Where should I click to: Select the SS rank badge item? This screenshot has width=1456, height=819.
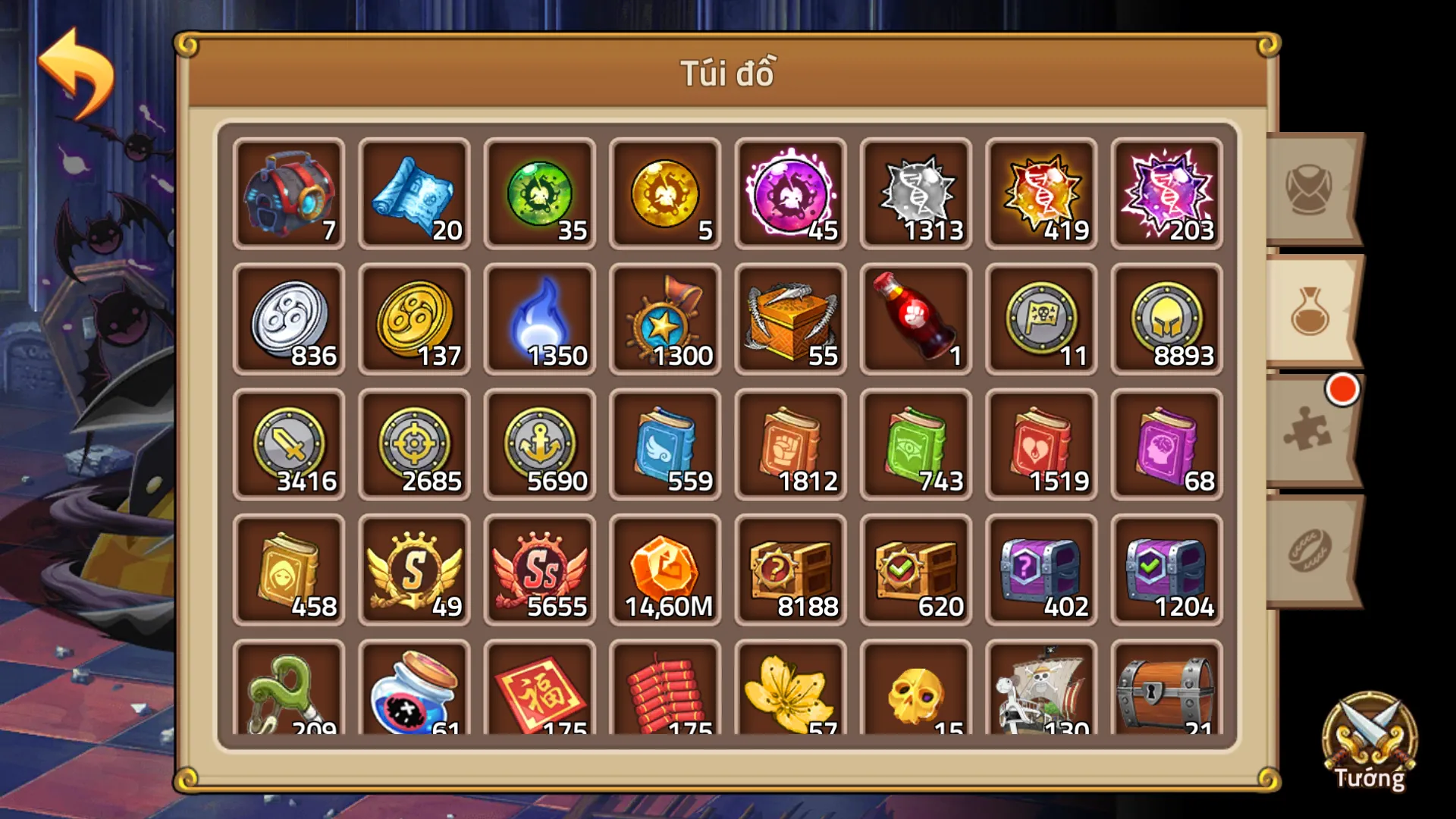(x=539, y=570)
